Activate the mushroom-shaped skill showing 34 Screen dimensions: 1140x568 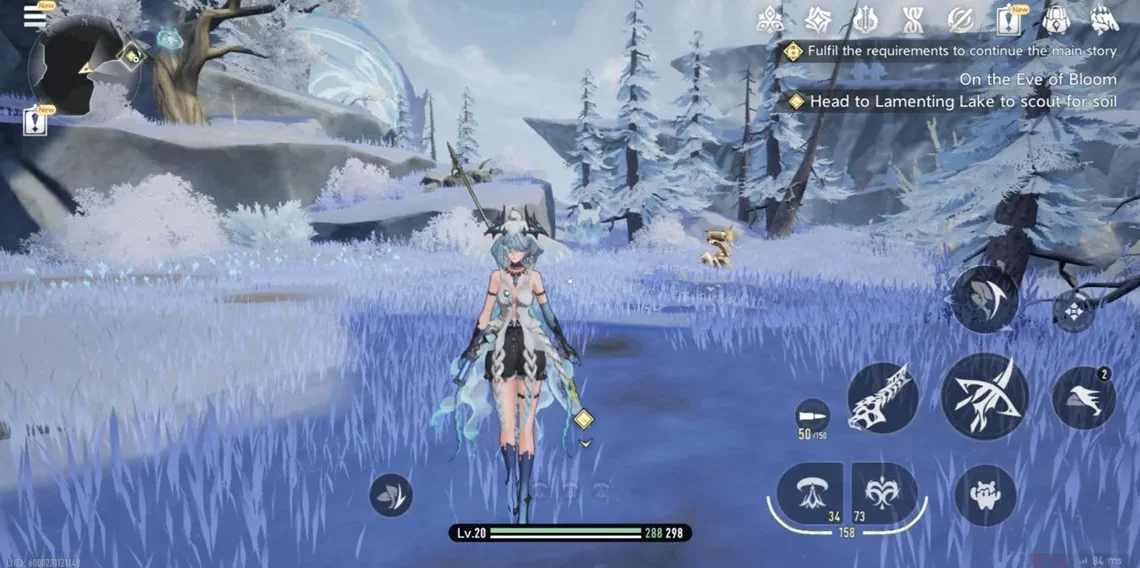coord(810,493)
